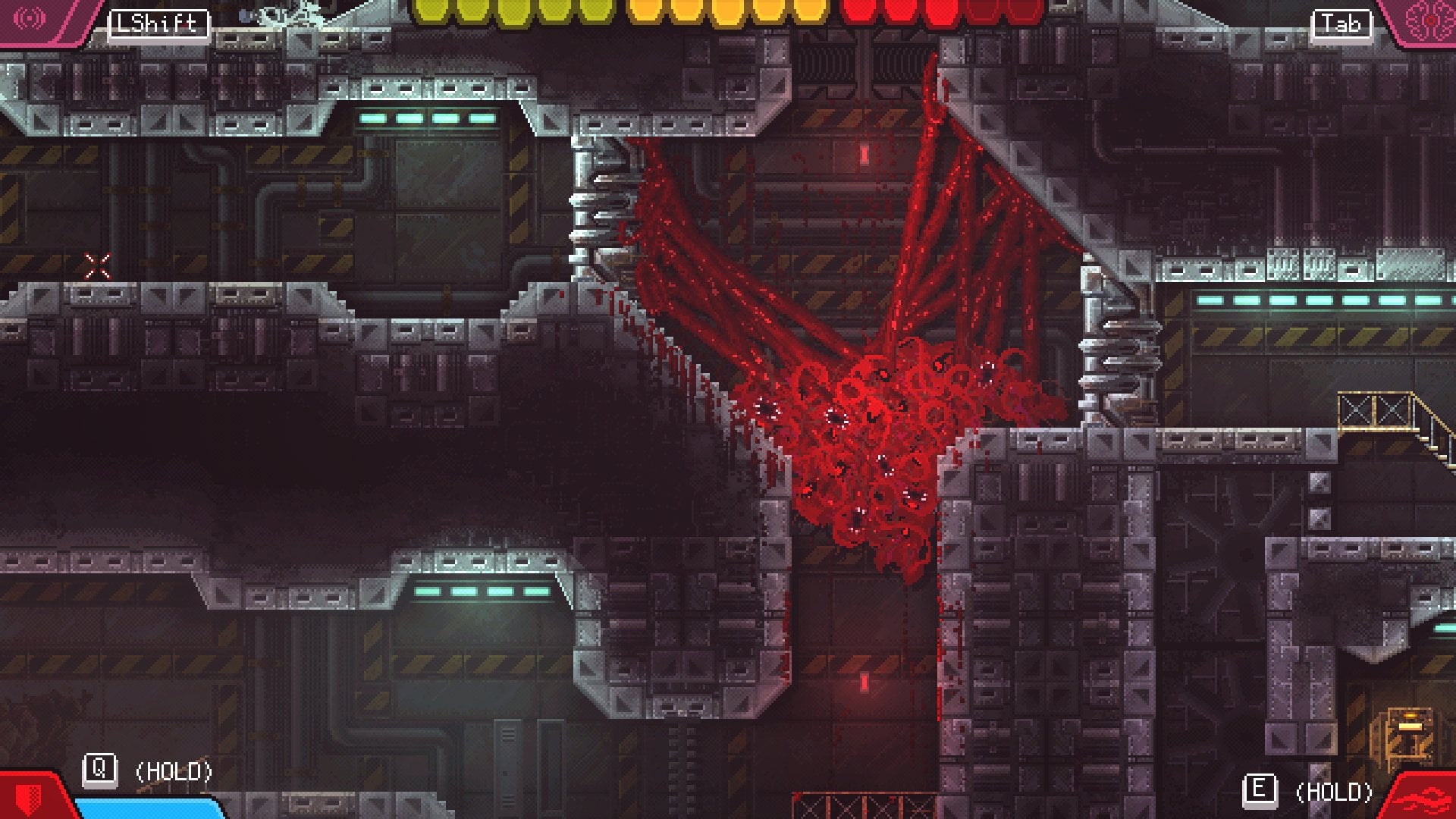Click the red X marker on the left wall
Viewport: 1456px width, 819px height.
[x=97, y=265]
